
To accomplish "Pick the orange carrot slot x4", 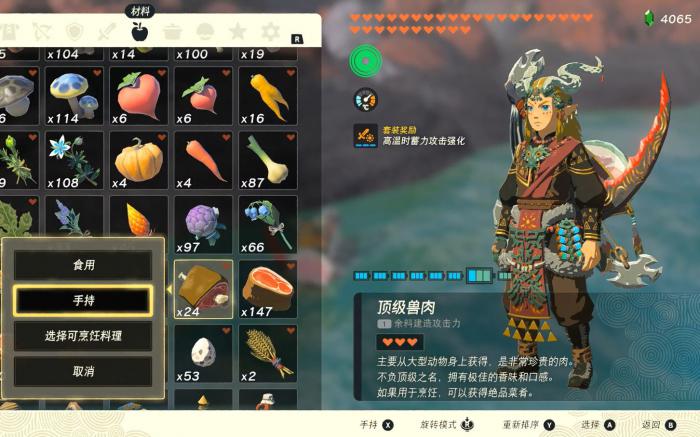I will tap(204, 161).
